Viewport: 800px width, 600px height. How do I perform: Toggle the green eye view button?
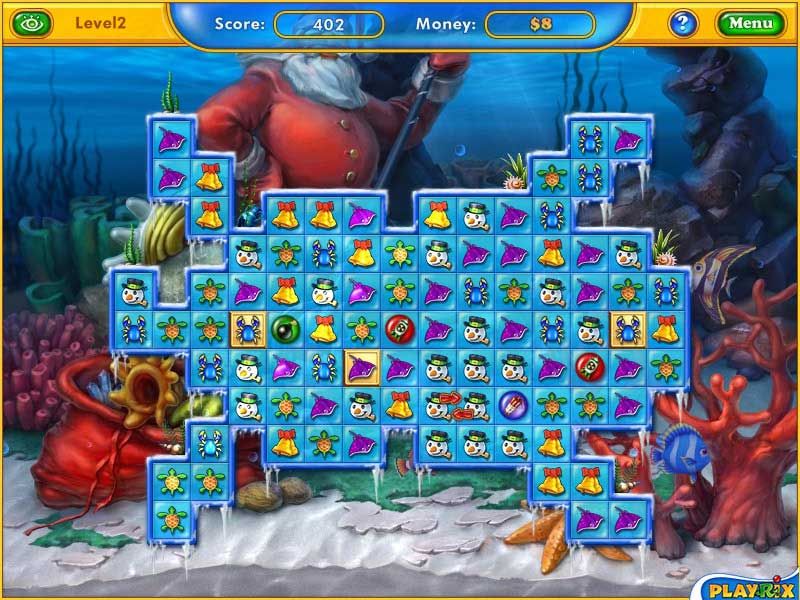click(33, 22)
